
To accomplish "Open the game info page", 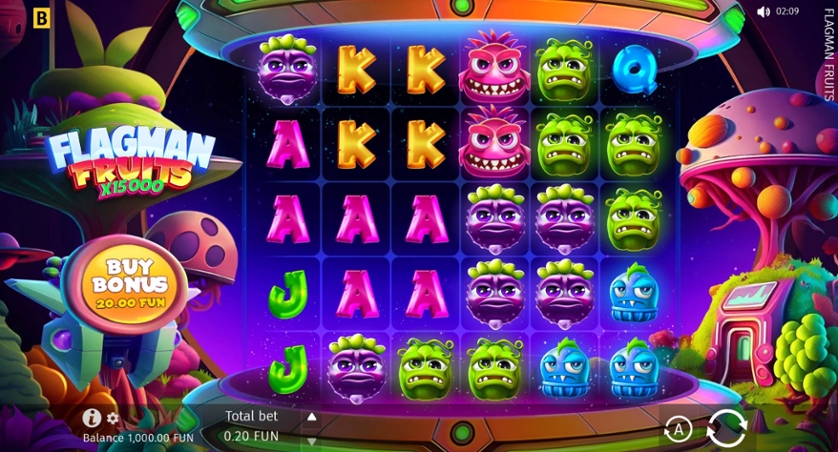I will click(92, 418).
